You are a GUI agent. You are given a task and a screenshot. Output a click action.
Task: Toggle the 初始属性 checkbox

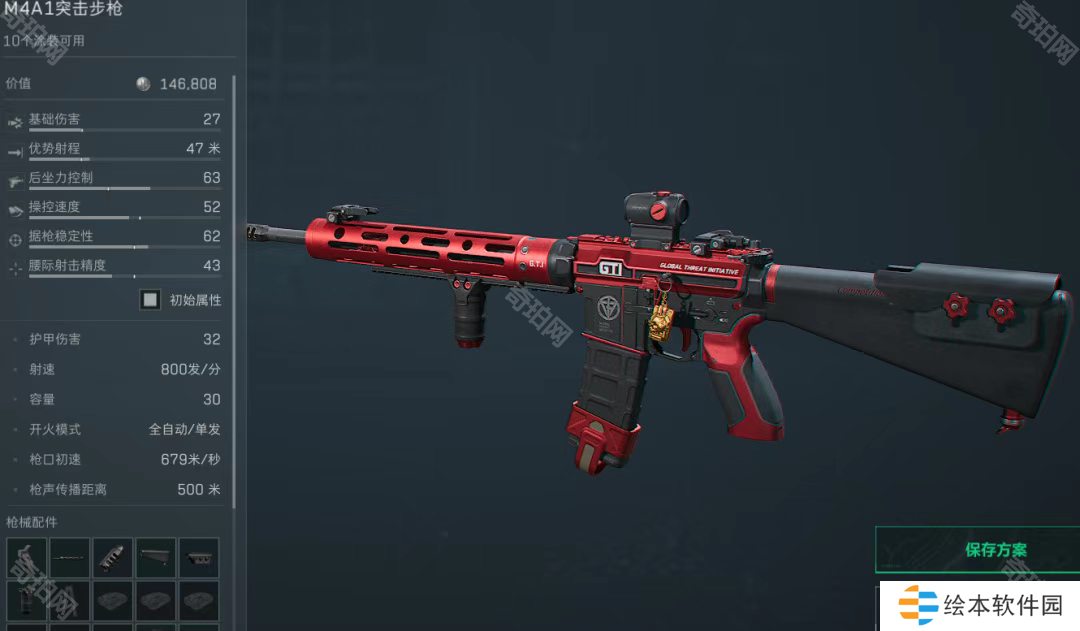(x=151, y=299)
